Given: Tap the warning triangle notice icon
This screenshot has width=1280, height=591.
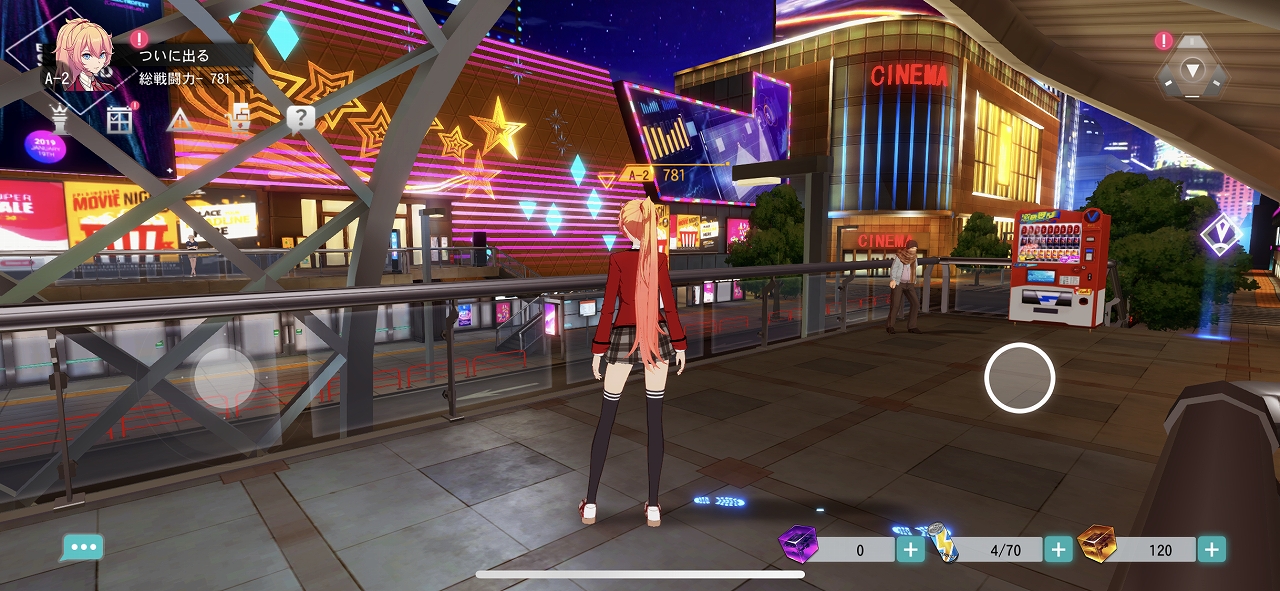Looking at the screenshot, I should click(x=180, y=121).
